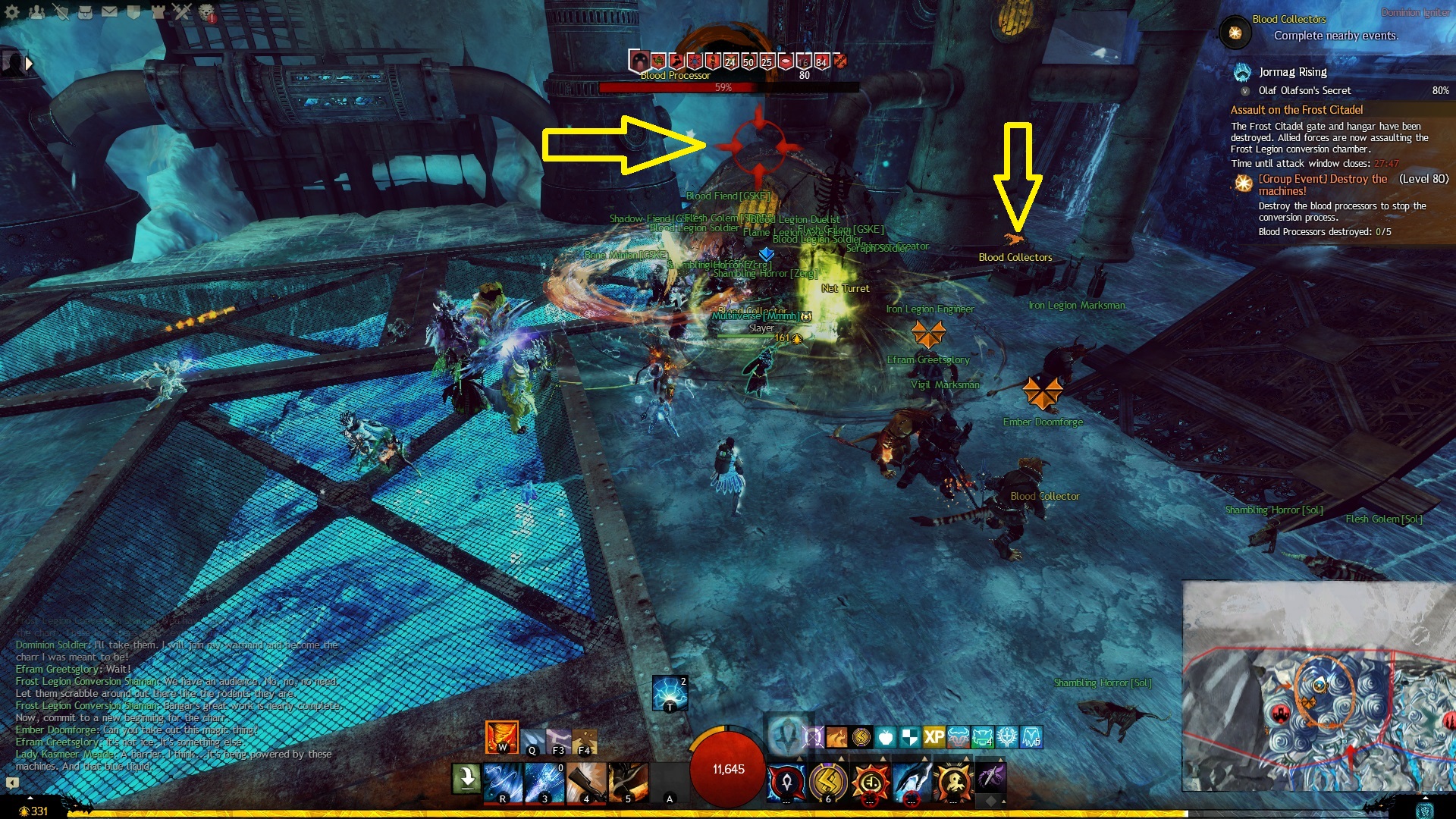Open the inventory bag icon

85,12
